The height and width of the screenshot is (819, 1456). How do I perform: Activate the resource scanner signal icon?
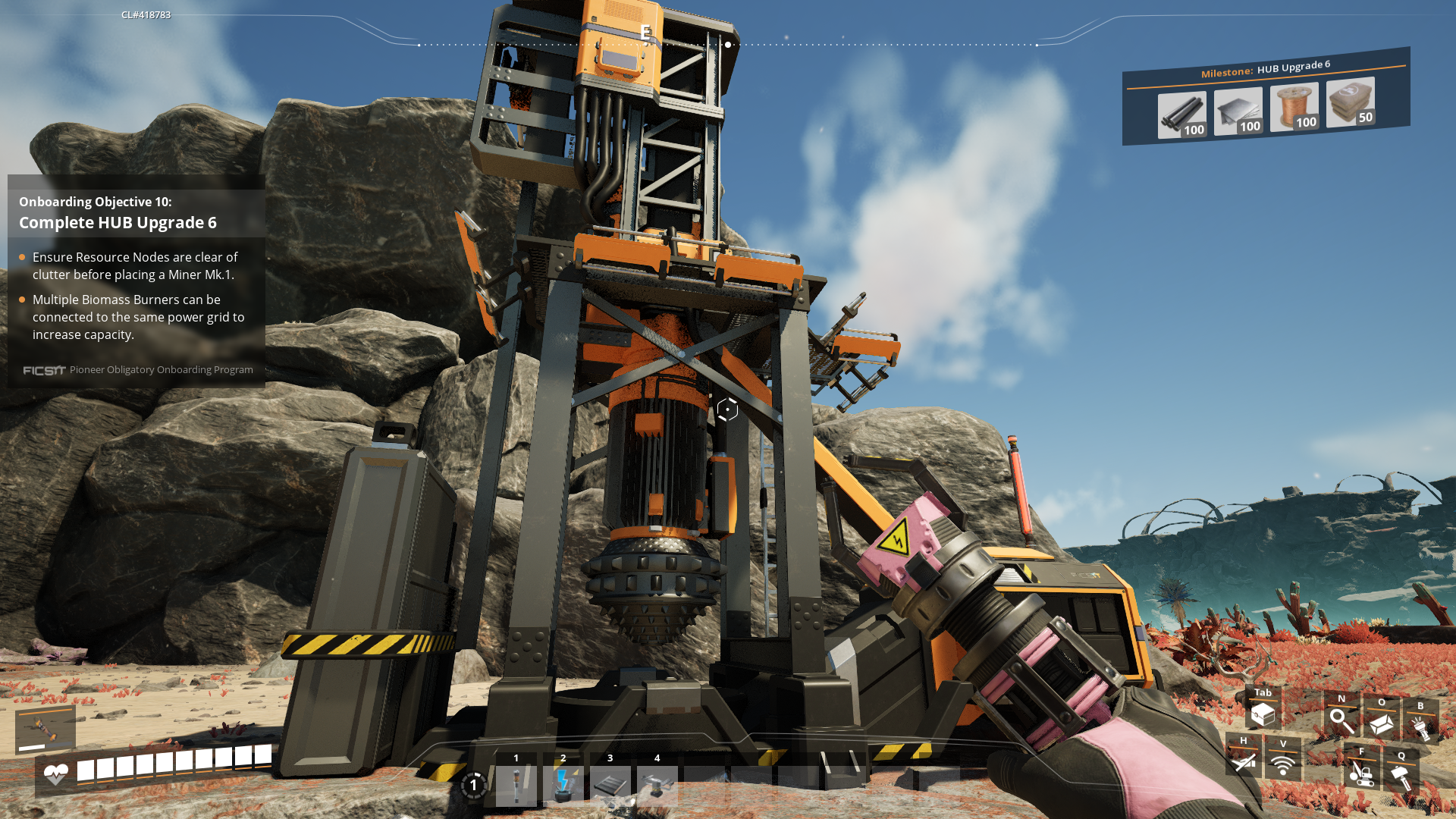(x=1283, y=764)
